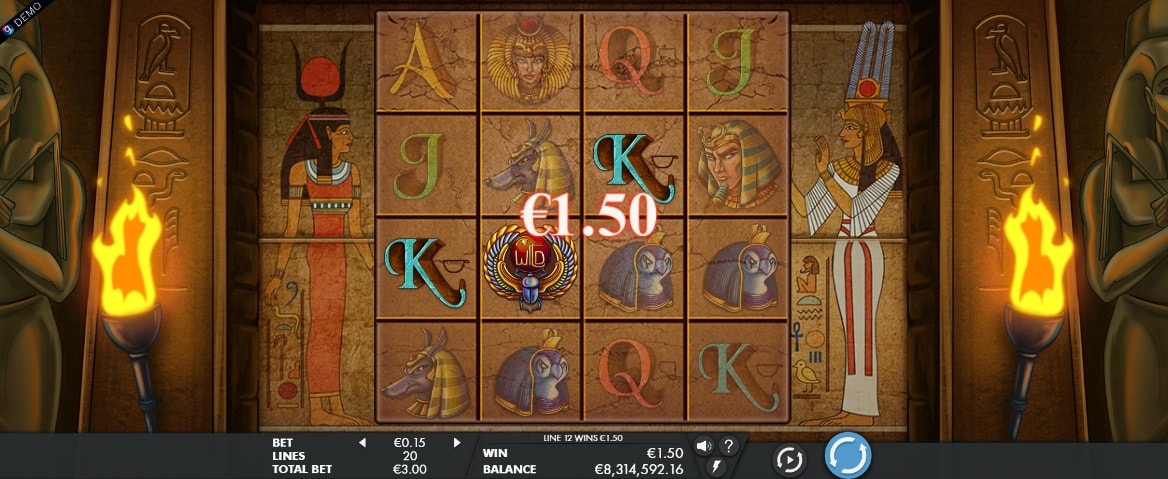The image size is (1168, 479).
Task: Activate the lightning bolt quick spin
Action: 715,466
